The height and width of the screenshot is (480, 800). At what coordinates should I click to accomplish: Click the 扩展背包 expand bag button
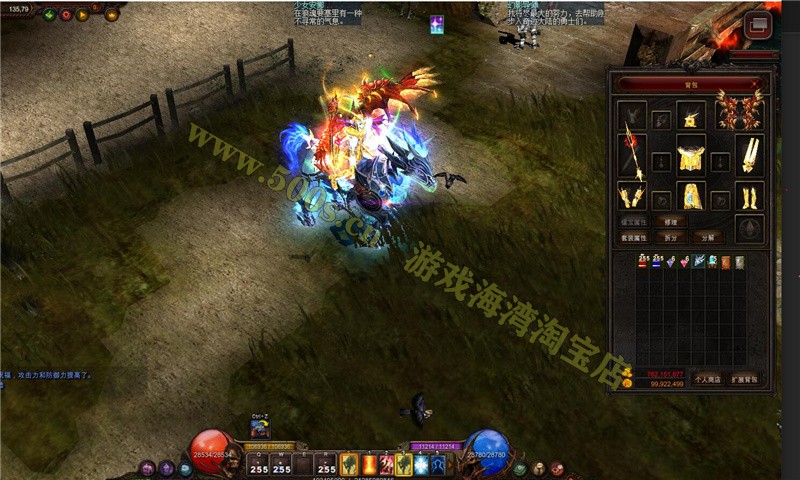(x=744, y=379)
